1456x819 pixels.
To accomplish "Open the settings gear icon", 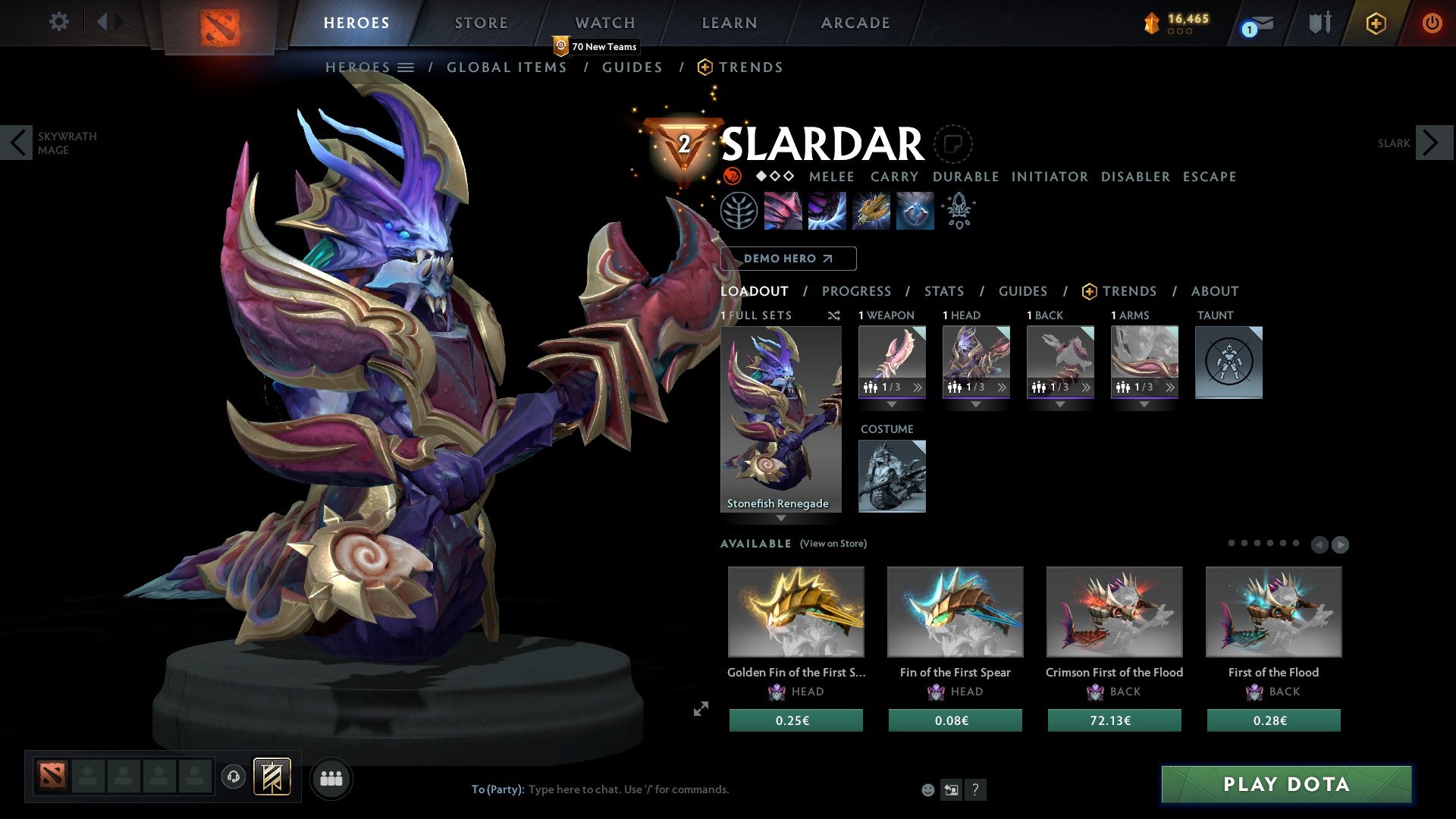I will 58,22.
